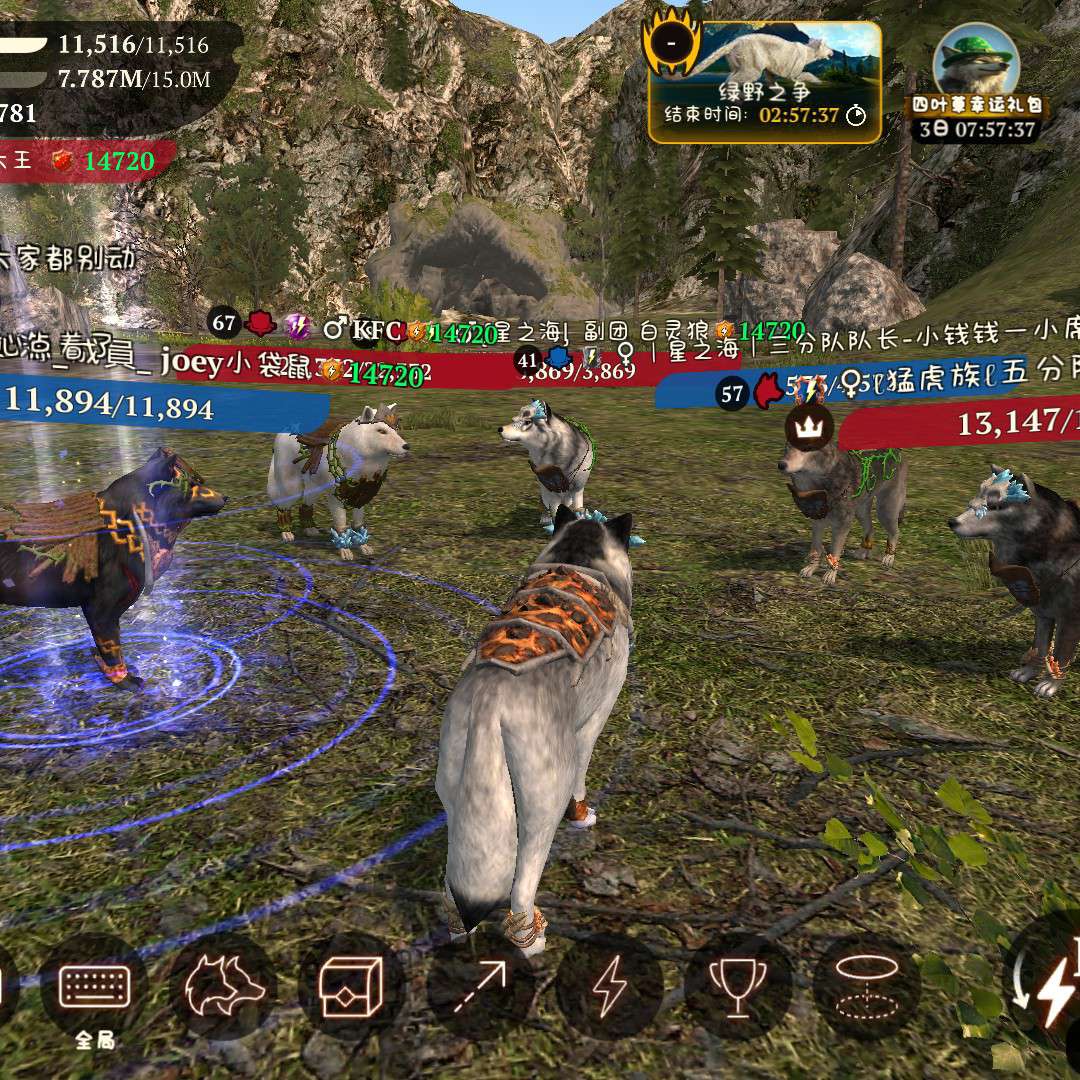The image size is (1080, 1080).
Task: Open the keyboard chat button labeled 全局
Action: click(95, 987)
